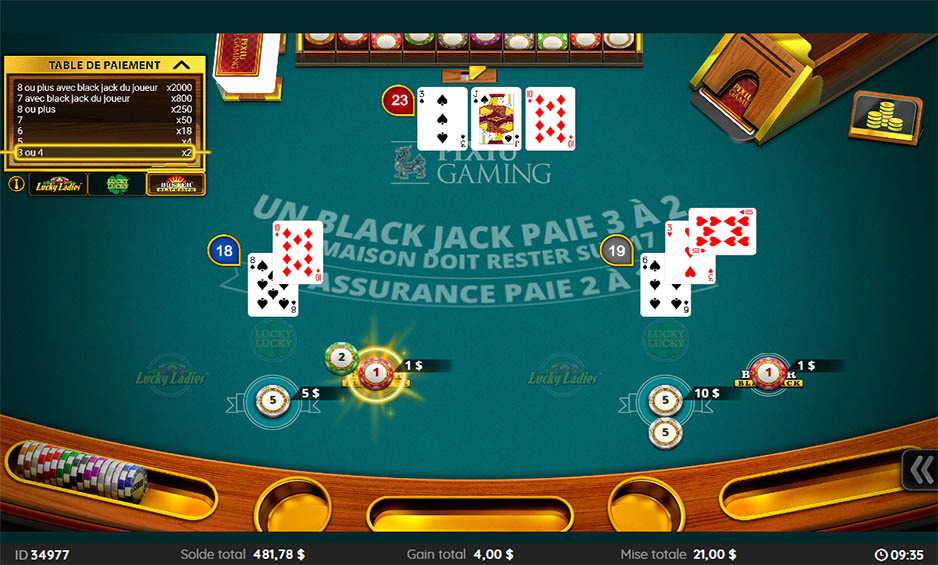
Task: Select the left Lucky Lucky side bet spot
Action: coord(272,338)
